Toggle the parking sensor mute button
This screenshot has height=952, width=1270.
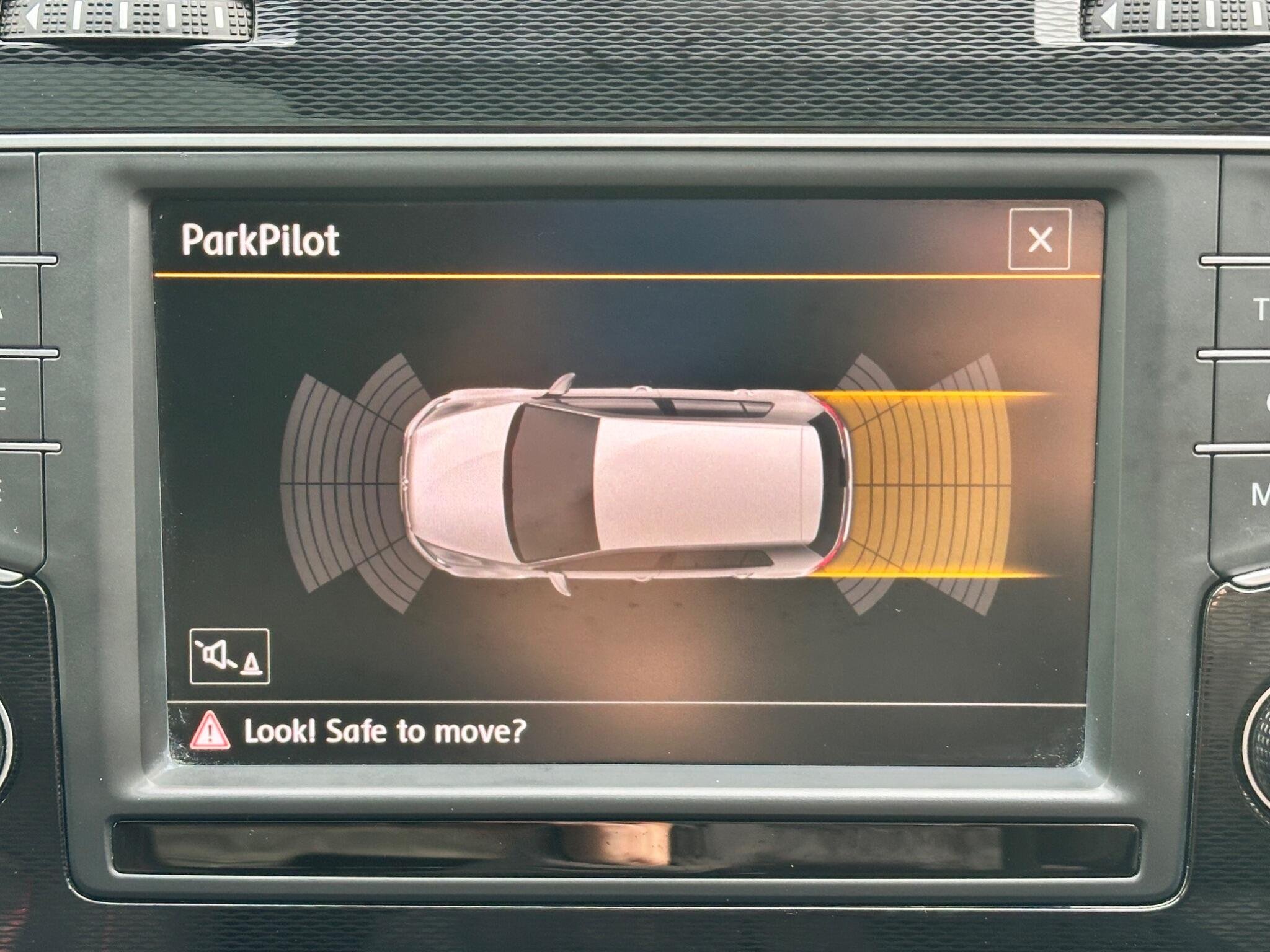229,656
